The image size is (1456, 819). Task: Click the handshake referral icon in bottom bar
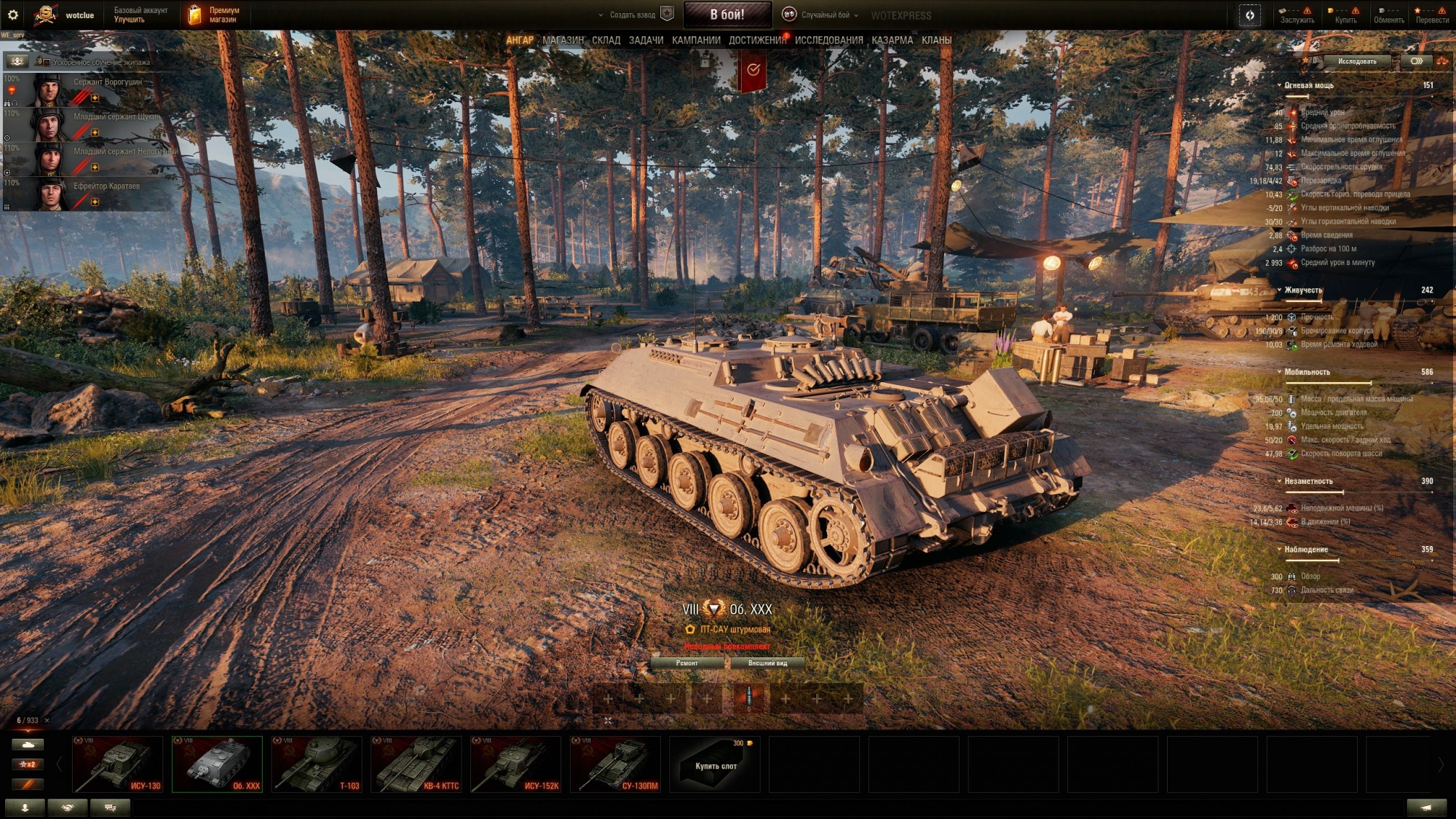pos(68,808)
